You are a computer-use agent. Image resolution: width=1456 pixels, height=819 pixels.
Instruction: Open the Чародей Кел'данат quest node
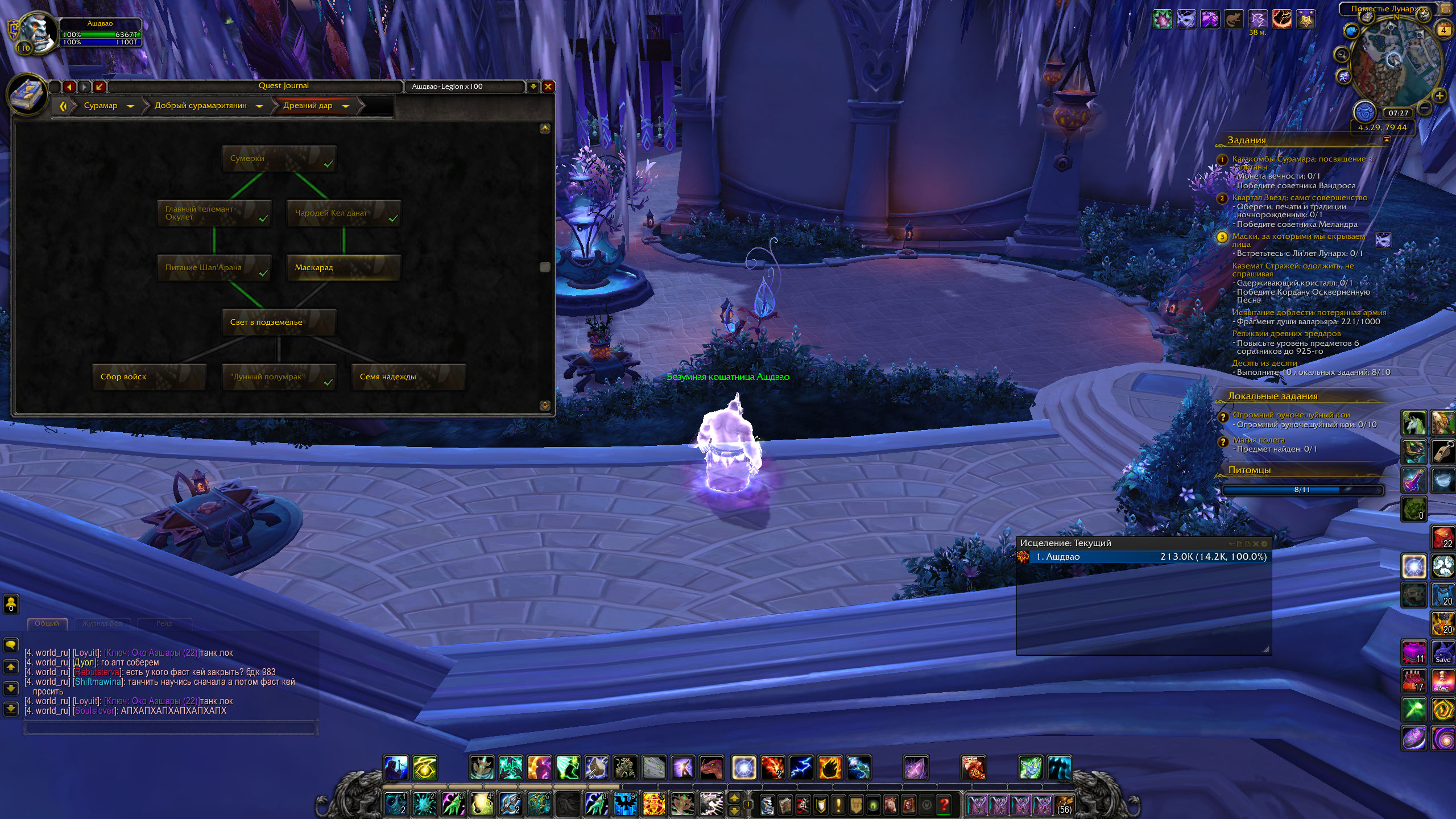click(x=344, y=213)
